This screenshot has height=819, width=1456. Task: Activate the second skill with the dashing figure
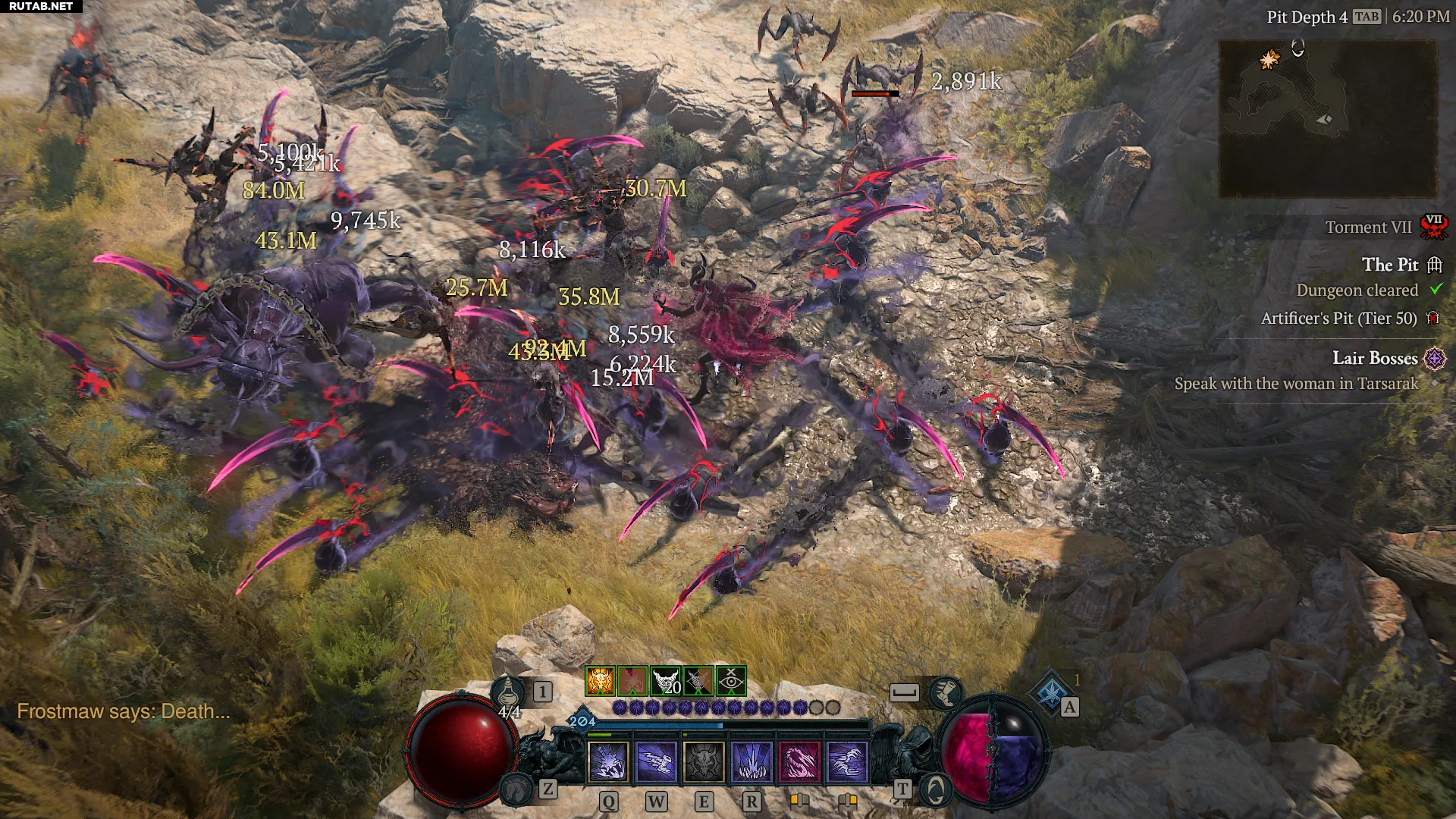pos(656,761)
